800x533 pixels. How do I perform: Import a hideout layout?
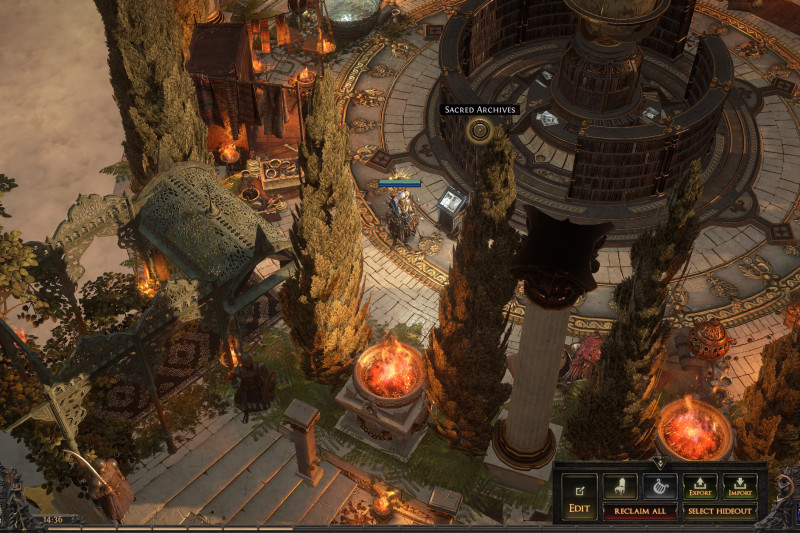pos(740,487)
